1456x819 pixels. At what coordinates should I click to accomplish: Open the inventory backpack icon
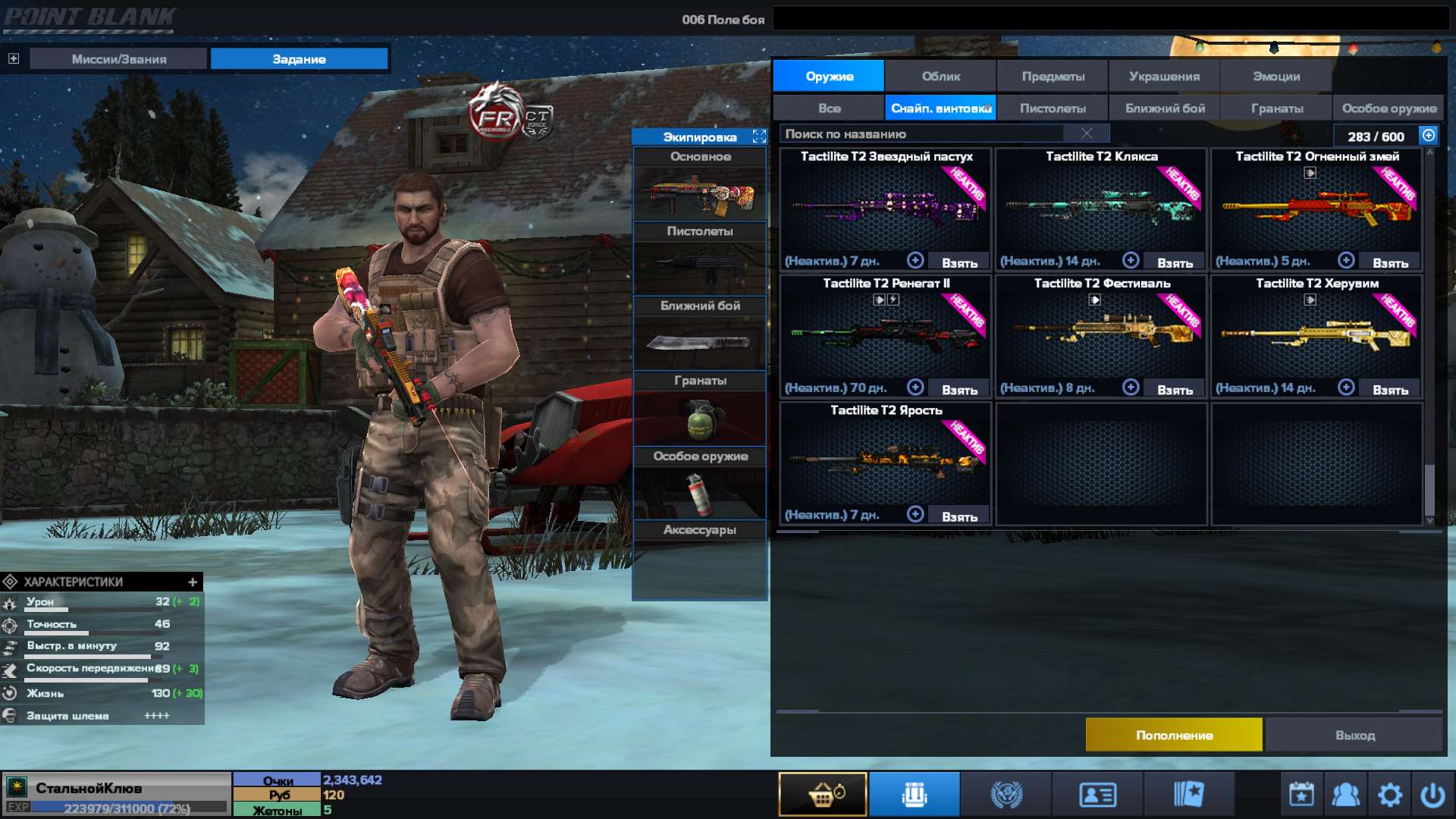[914, 793]
